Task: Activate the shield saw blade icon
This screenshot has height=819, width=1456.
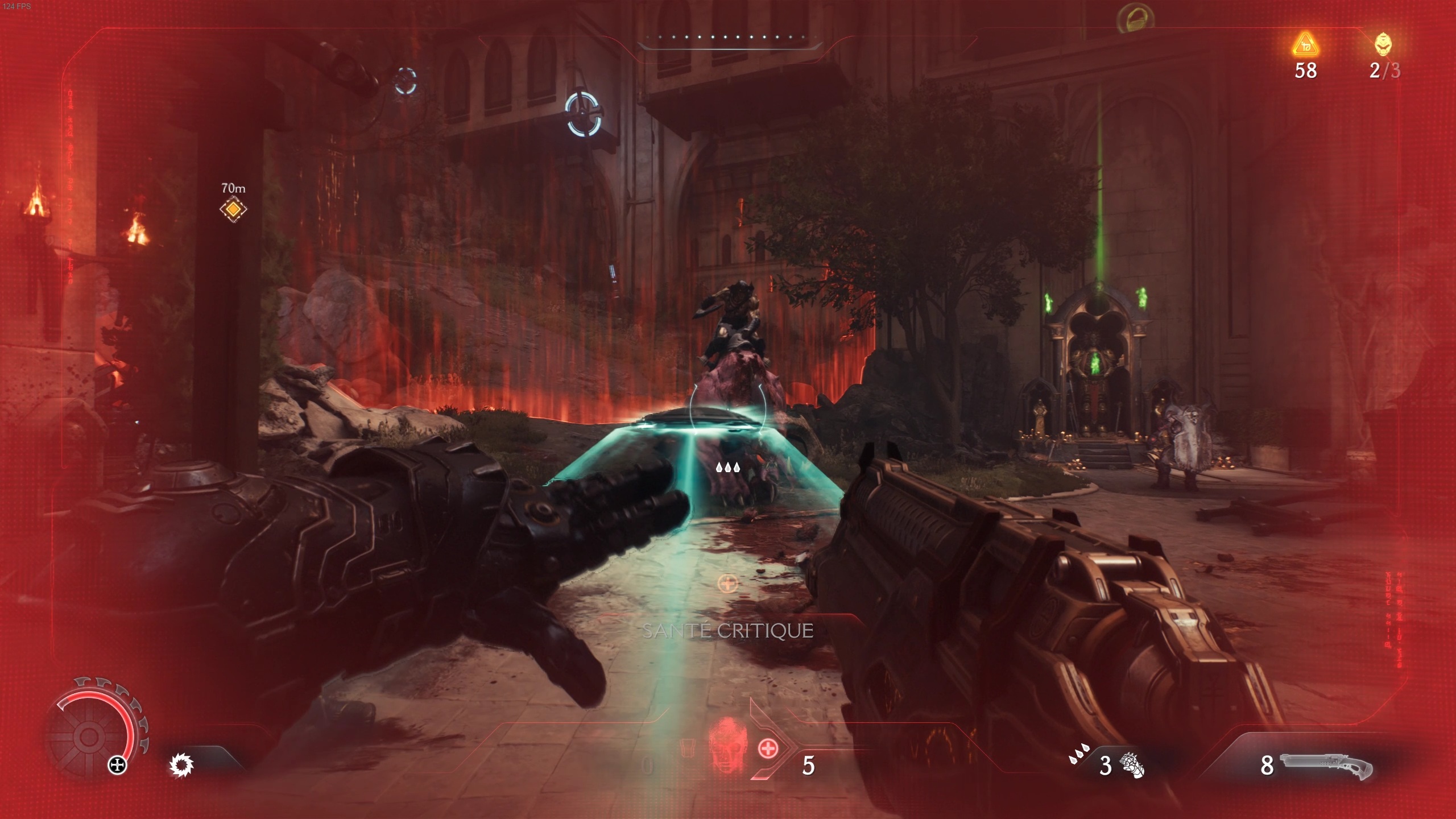Action: [x=181, y=765]
